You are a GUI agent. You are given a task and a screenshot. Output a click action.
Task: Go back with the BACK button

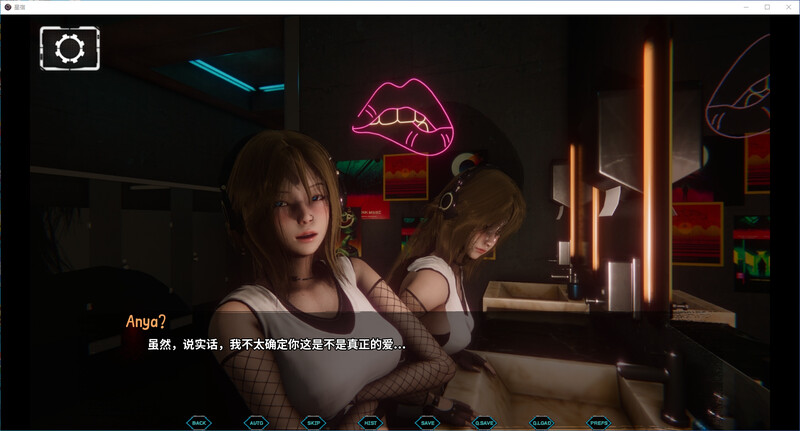(199, 422)
